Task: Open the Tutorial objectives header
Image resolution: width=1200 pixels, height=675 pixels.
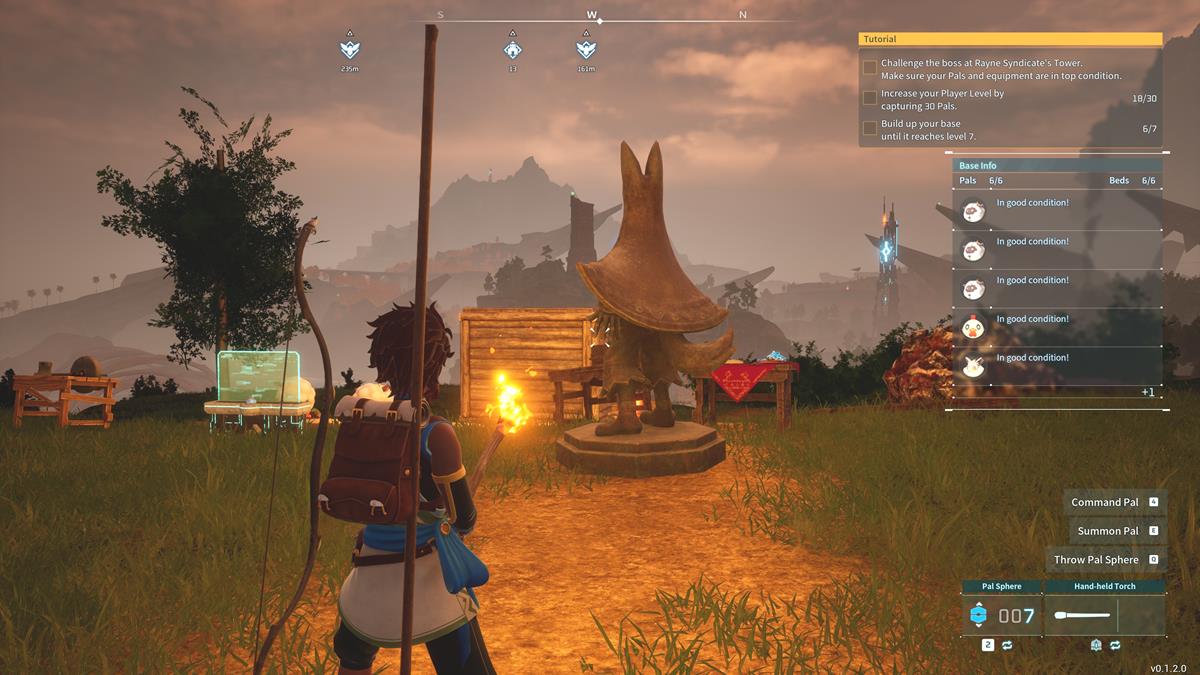Action: click(x=1010, y=39)
